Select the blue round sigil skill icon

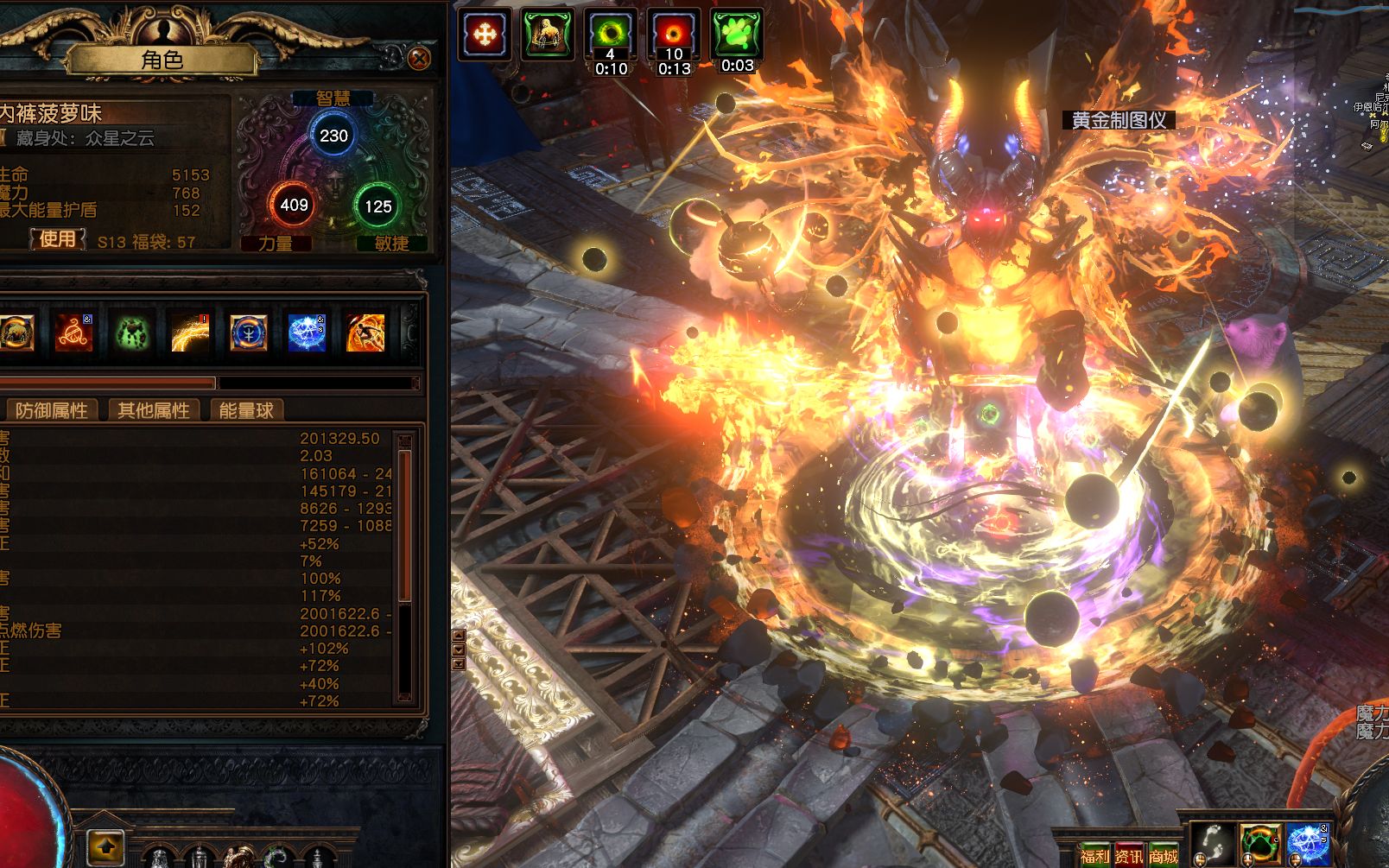[249, 333]
